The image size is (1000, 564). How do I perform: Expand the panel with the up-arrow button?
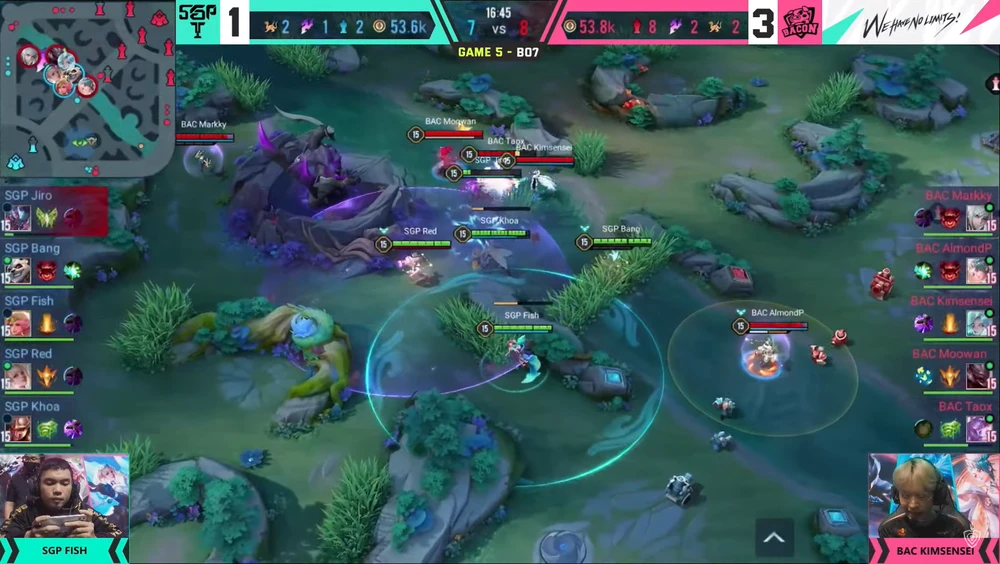pos(774,537)
